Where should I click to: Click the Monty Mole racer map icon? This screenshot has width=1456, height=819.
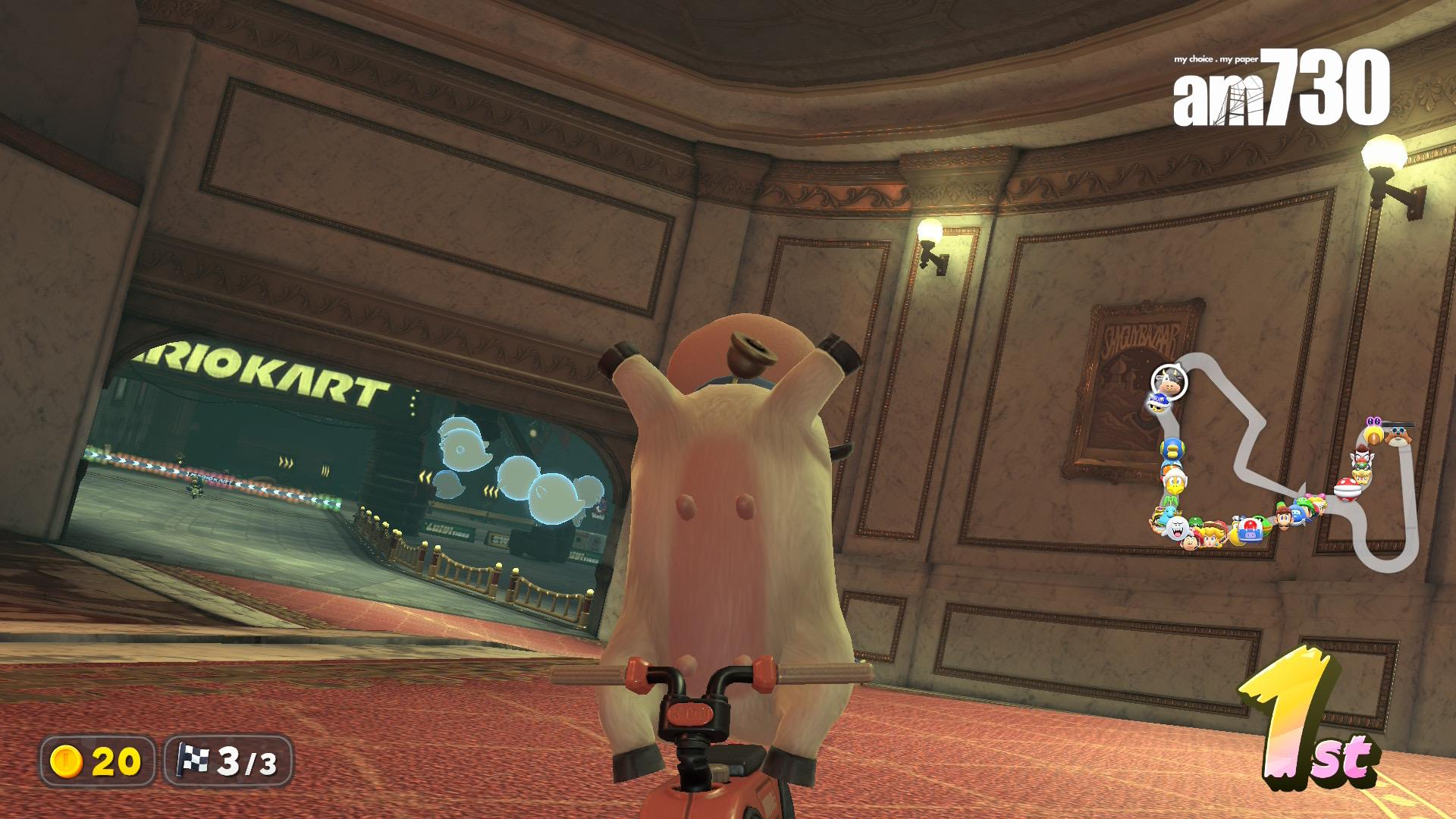click(1398, 435)
